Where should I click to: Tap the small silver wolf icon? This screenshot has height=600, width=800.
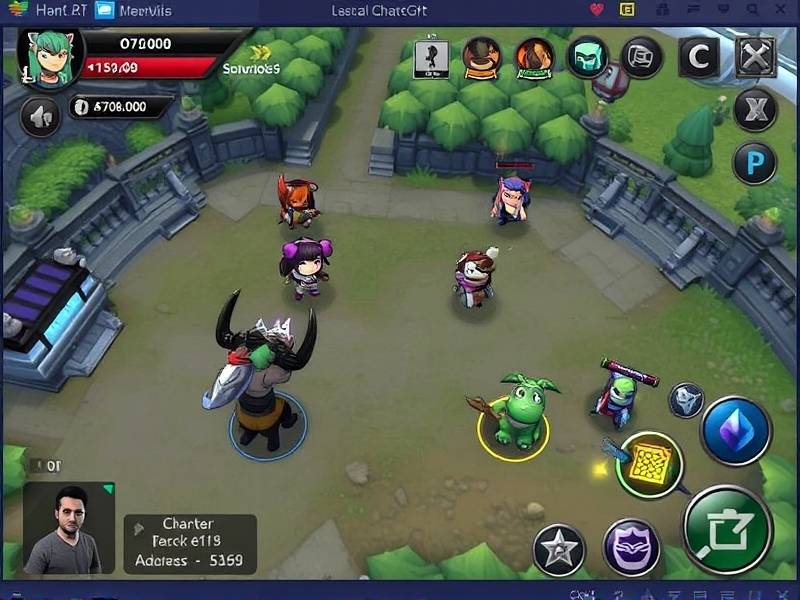coord(686,400)
